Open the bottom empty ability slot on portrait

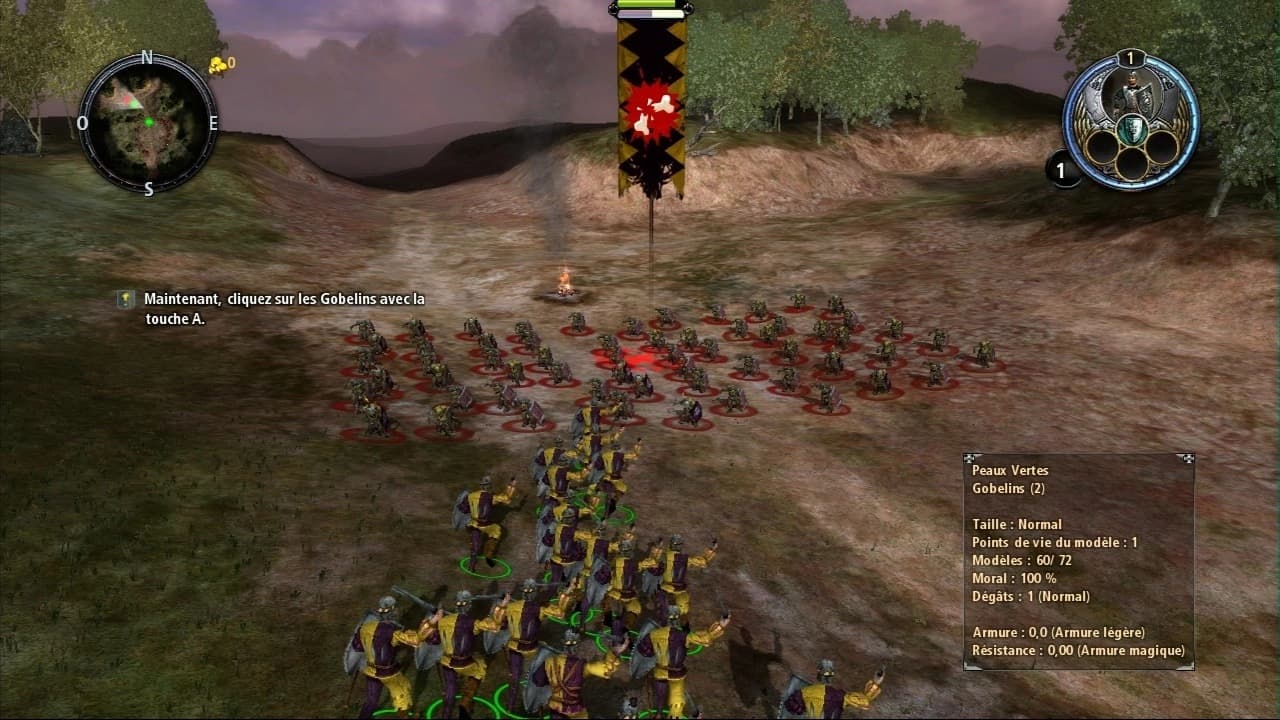click(x=1131, y=164)
